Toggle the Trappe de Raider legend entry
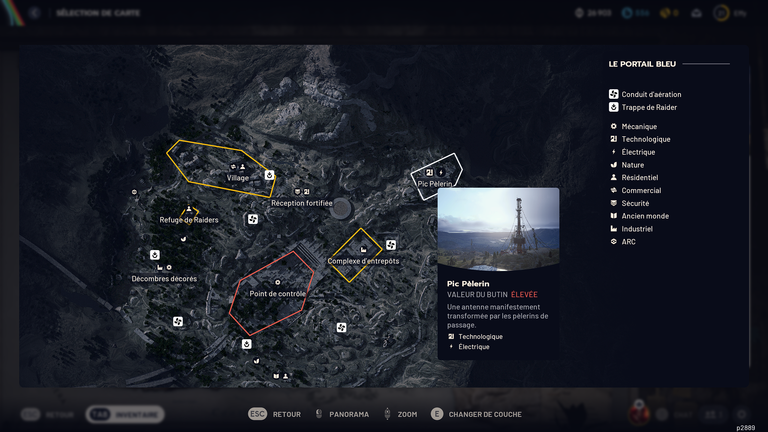Image resolution: width=768 pixels, height=432 pixels. (650, 107)
